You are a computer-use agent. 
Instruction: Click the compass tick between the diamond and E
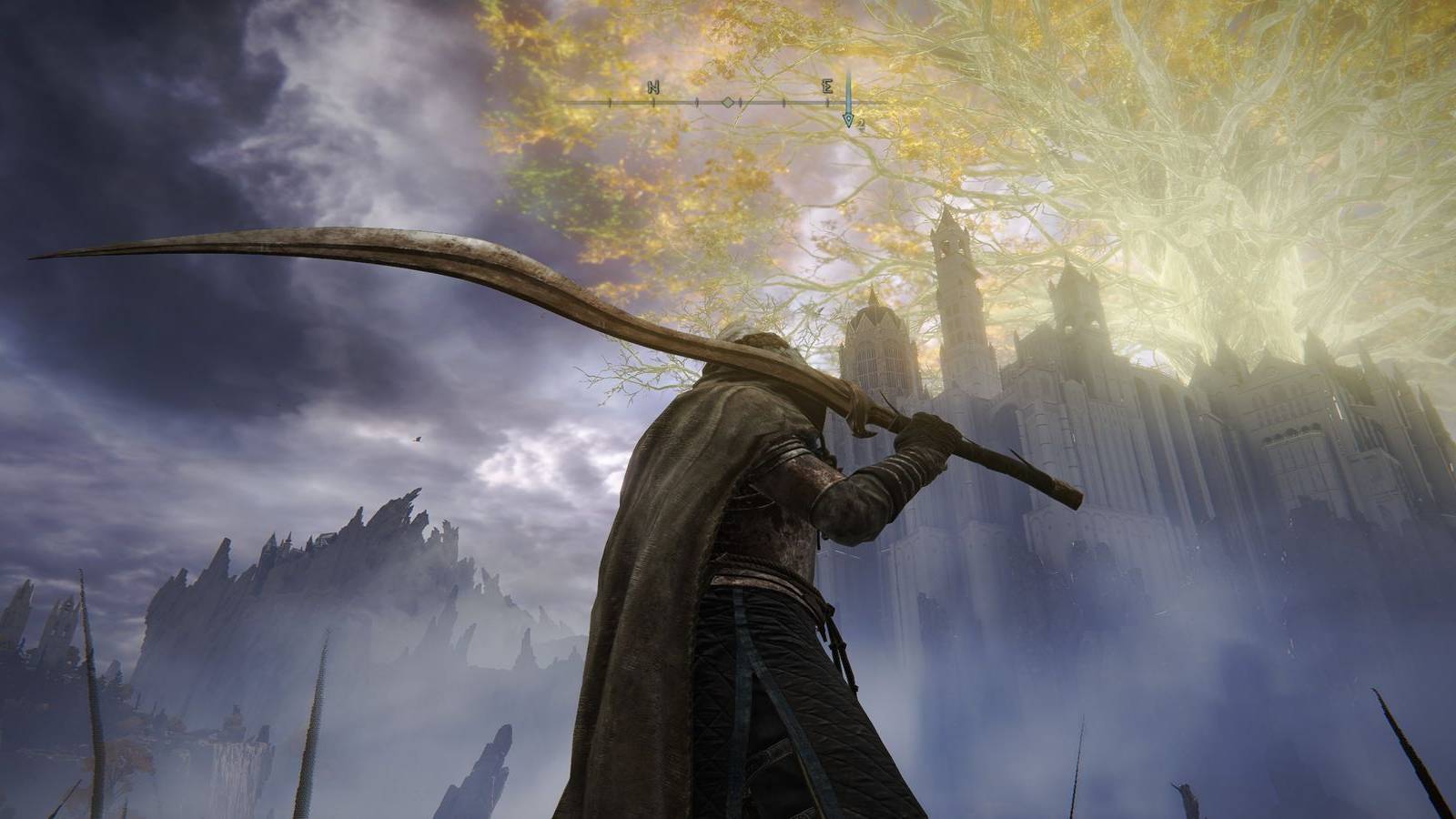click(784, 103)
